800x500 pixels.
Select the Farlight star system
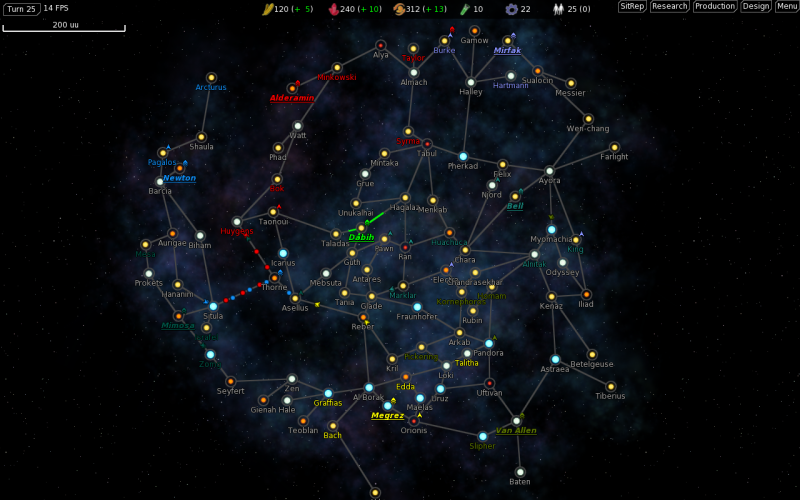[x=614, y=147]
